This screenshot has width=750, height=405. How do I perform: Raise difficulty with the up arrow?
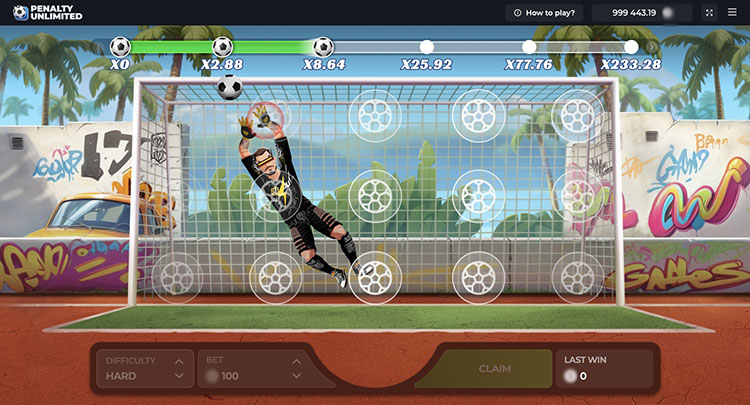tap(178, 360)
